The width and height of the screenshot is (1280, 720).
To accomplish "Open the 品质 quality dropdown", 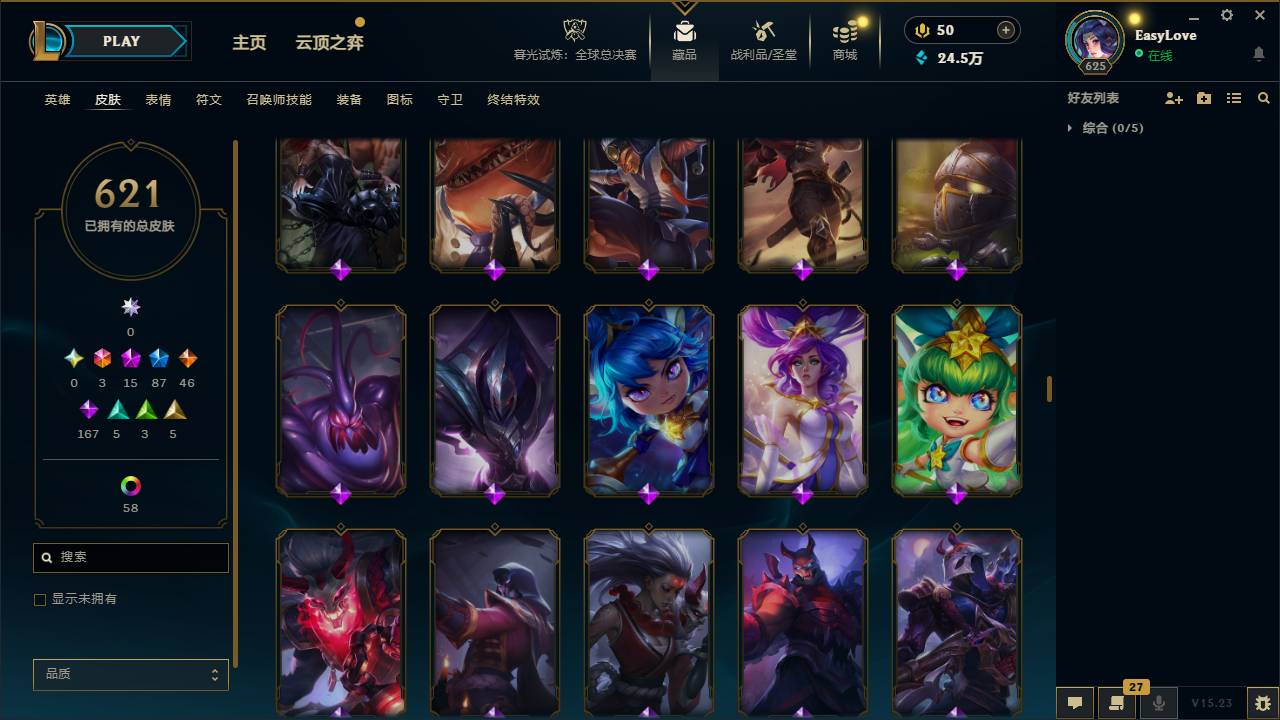I will (x=130, y=674).
